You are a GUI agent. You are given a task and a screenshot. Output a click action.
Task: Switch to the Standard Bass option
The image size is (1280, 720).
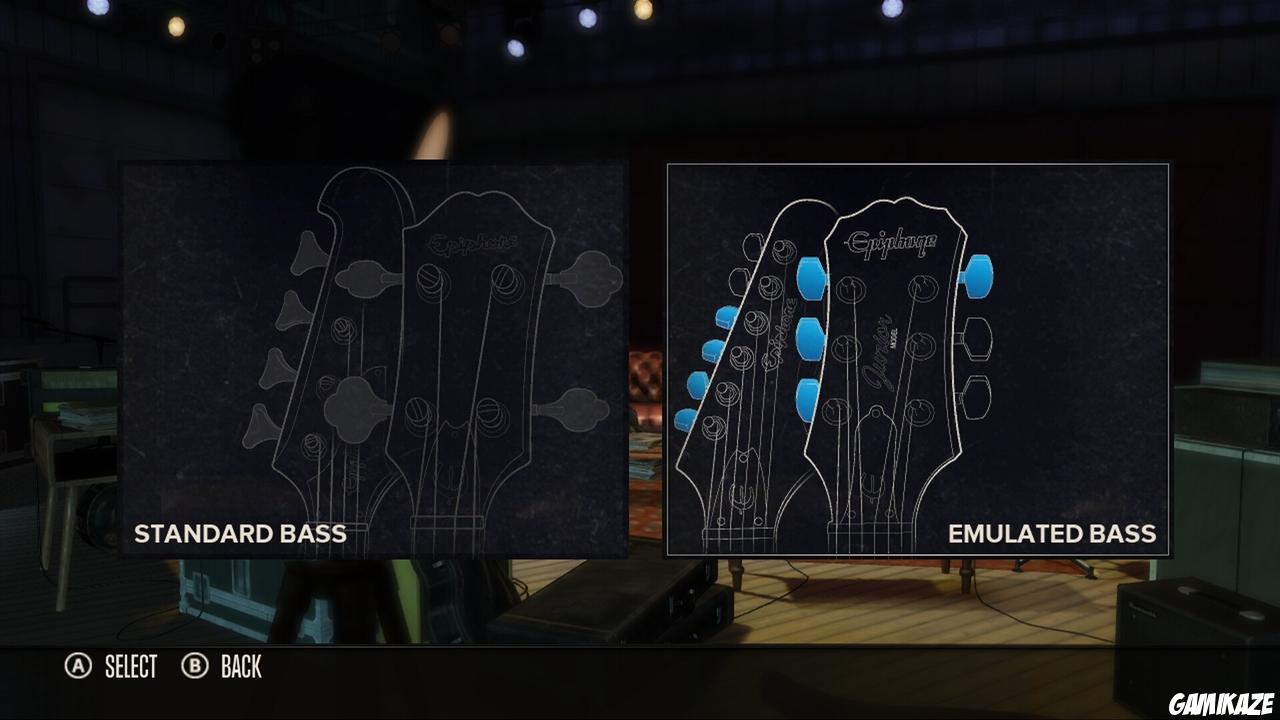coord(240,534)
